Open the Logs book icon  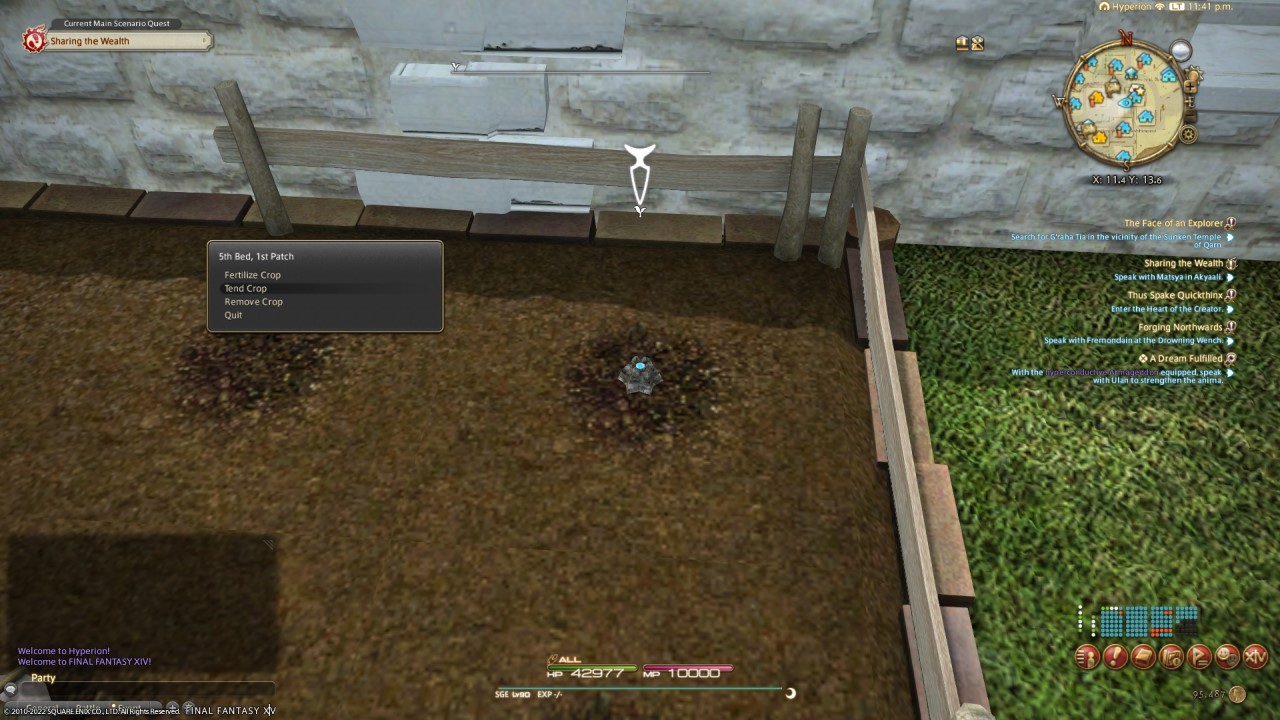[x=1142, y=657]
